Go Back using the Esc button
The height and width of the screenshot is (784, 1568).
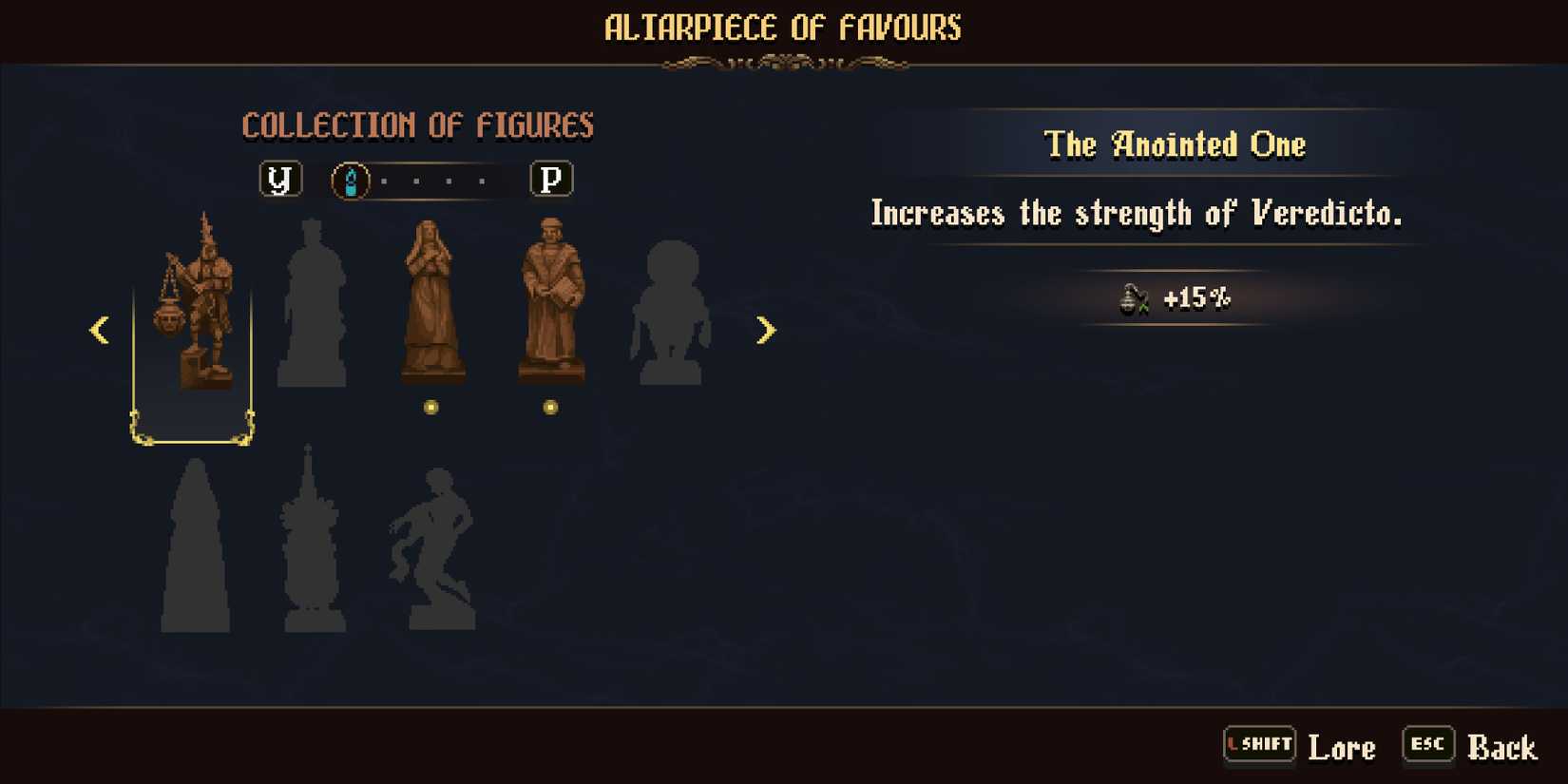point(1426,745)
